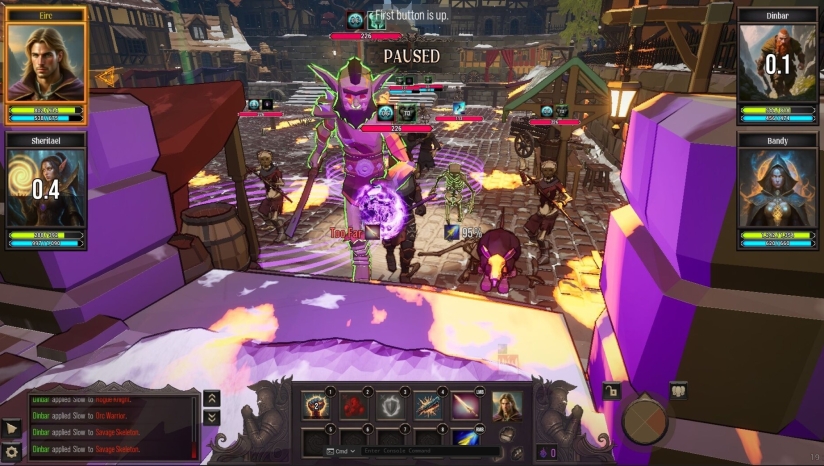The image size is (824, 466).
Task: Trigger the sparking sword strike ability
Action: pyautogui.click(x=429, y=405)
